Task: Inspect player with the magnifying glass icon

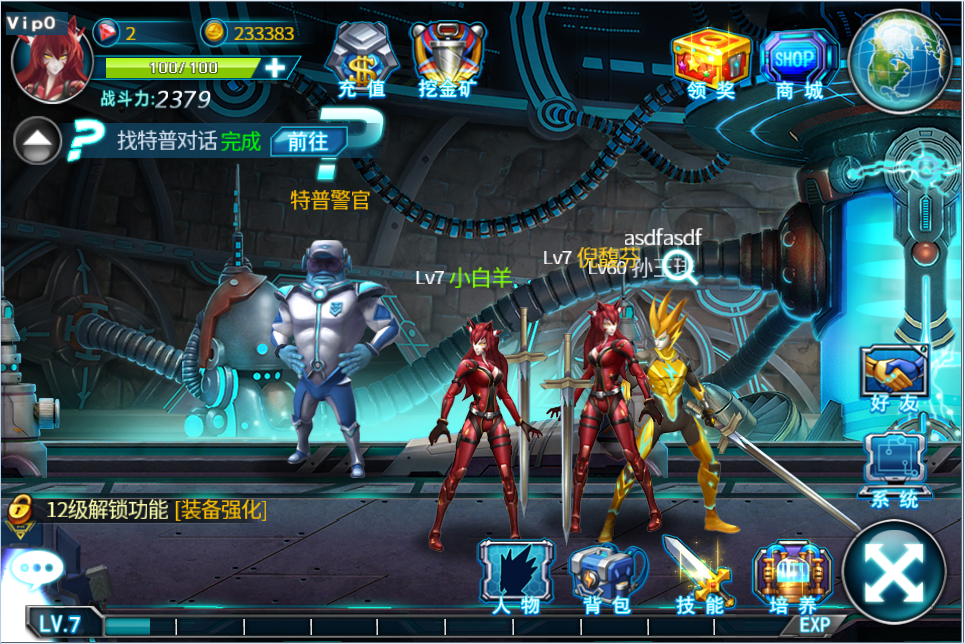Action: 685,268
